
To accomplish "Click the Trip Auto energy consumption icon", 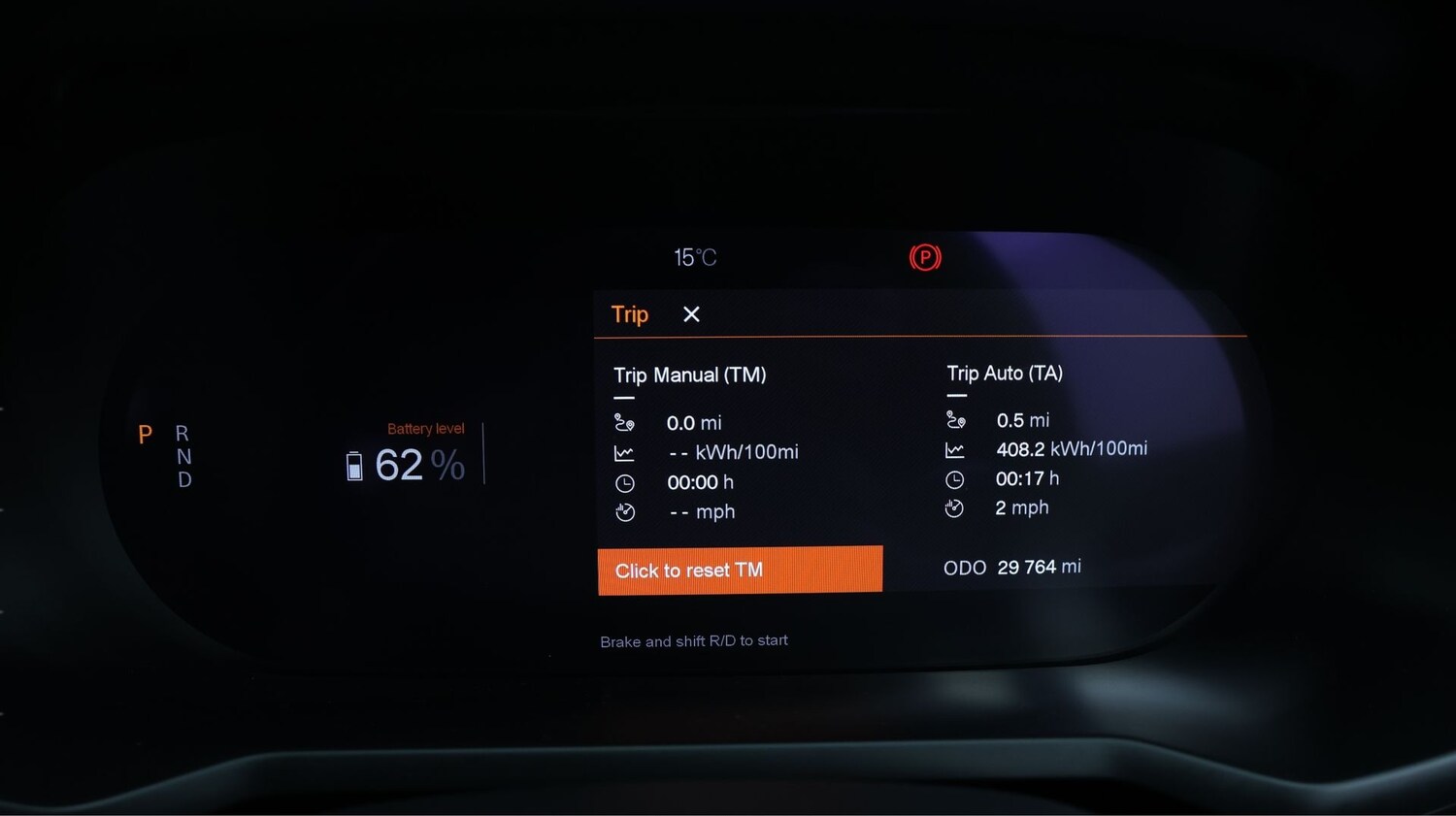I will coord(955,448).
